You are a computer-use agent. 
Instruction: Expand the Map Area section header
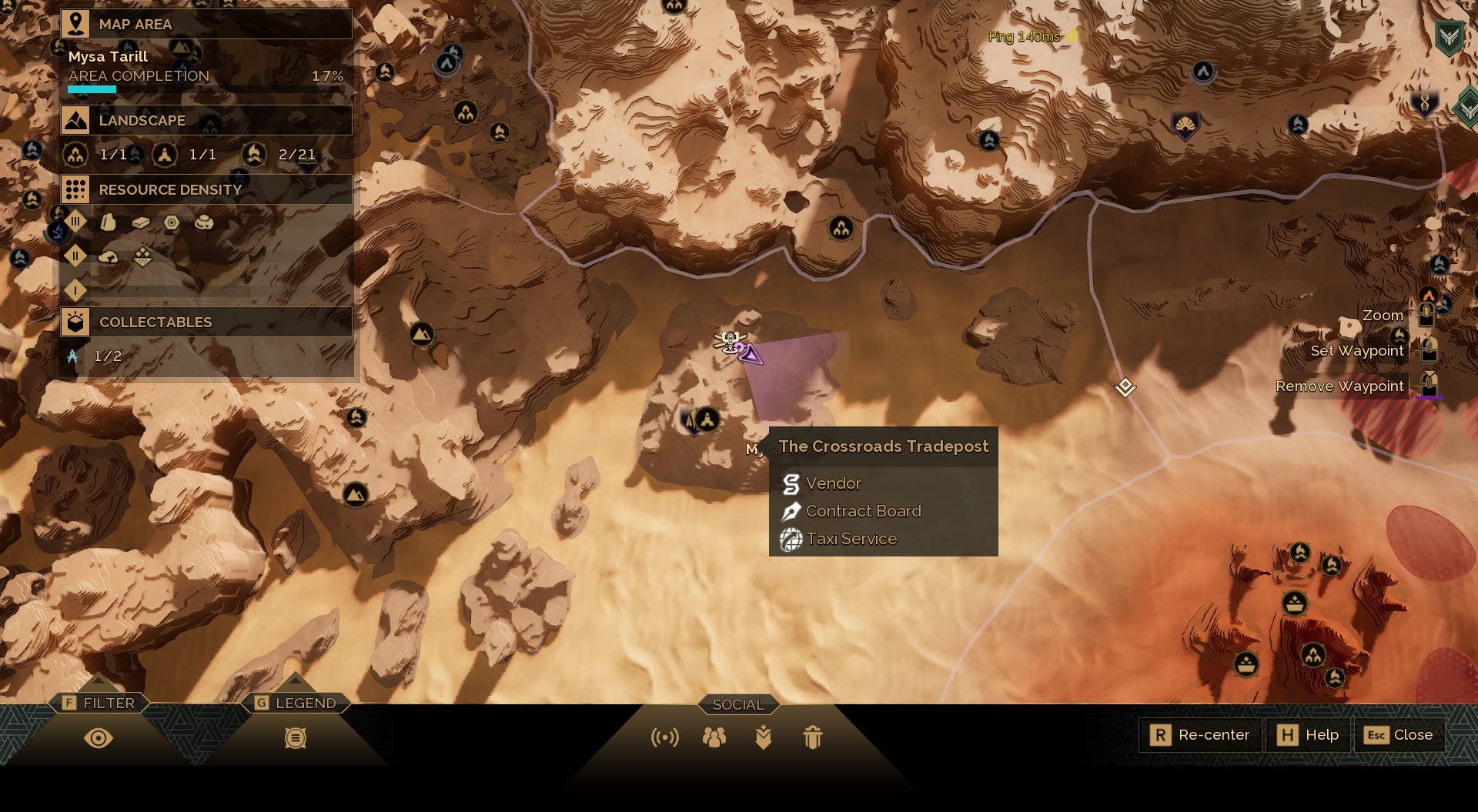pos(206,24)
